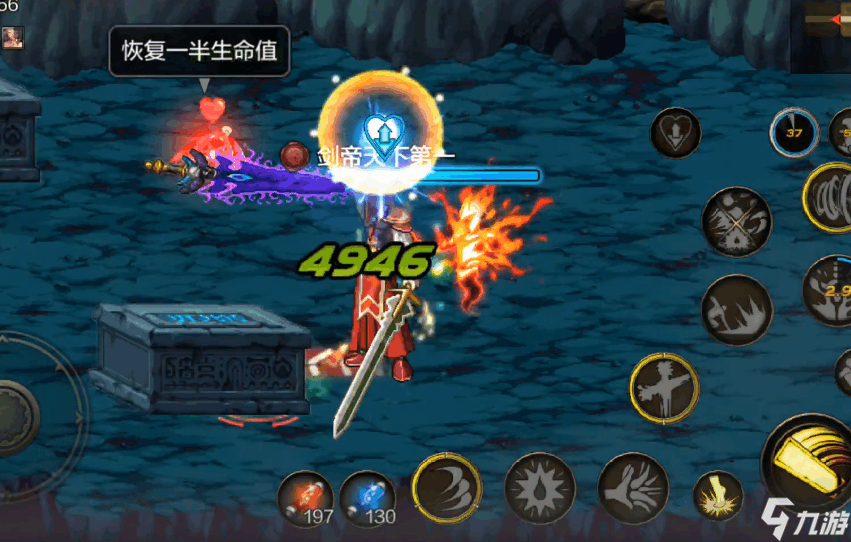The width and height of the screenshot is (851, 542).
Task: Select the player portrait avatar icon
Action: 12,36
